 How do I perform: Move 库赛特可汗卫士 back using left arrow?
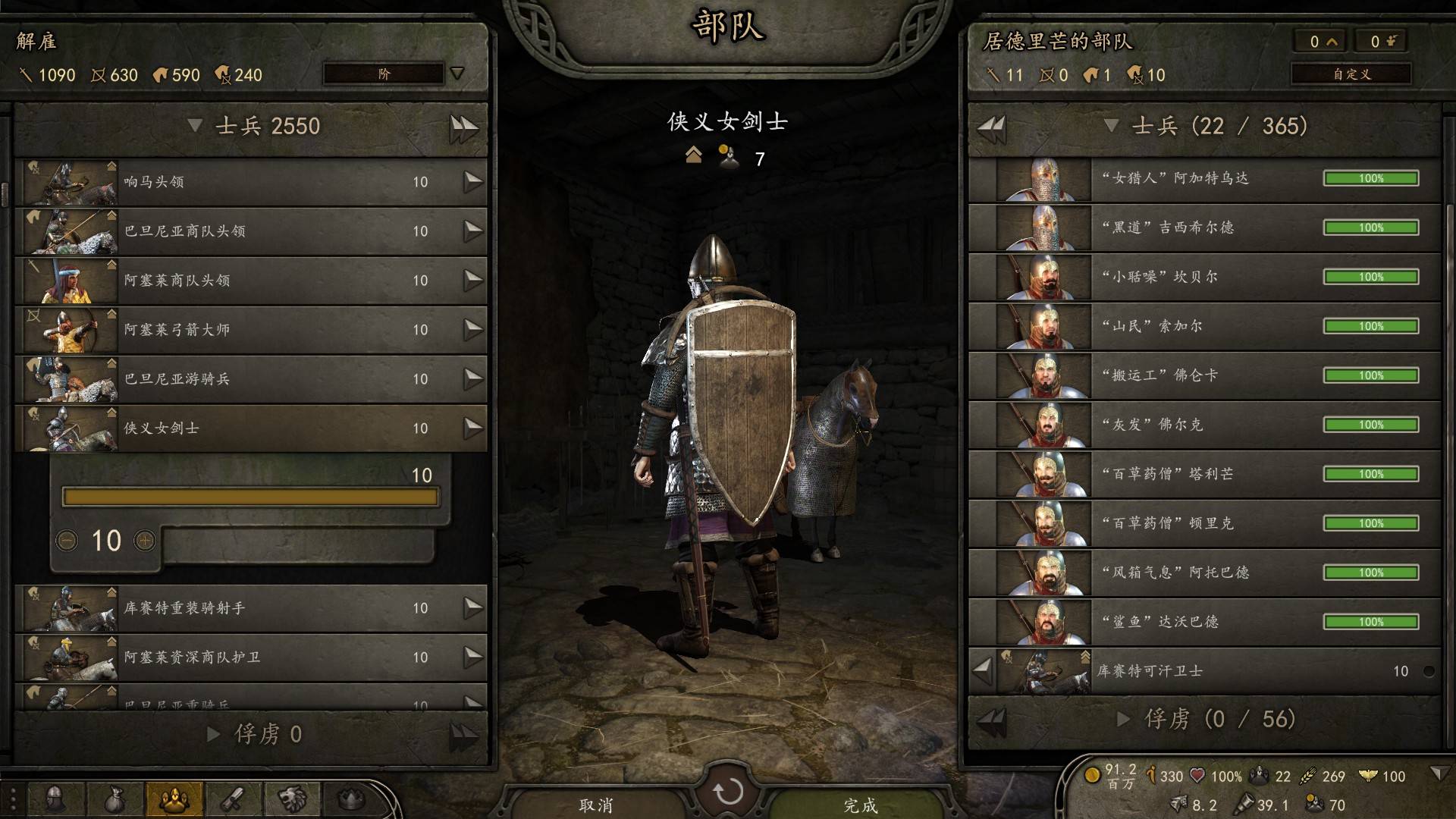983,670
